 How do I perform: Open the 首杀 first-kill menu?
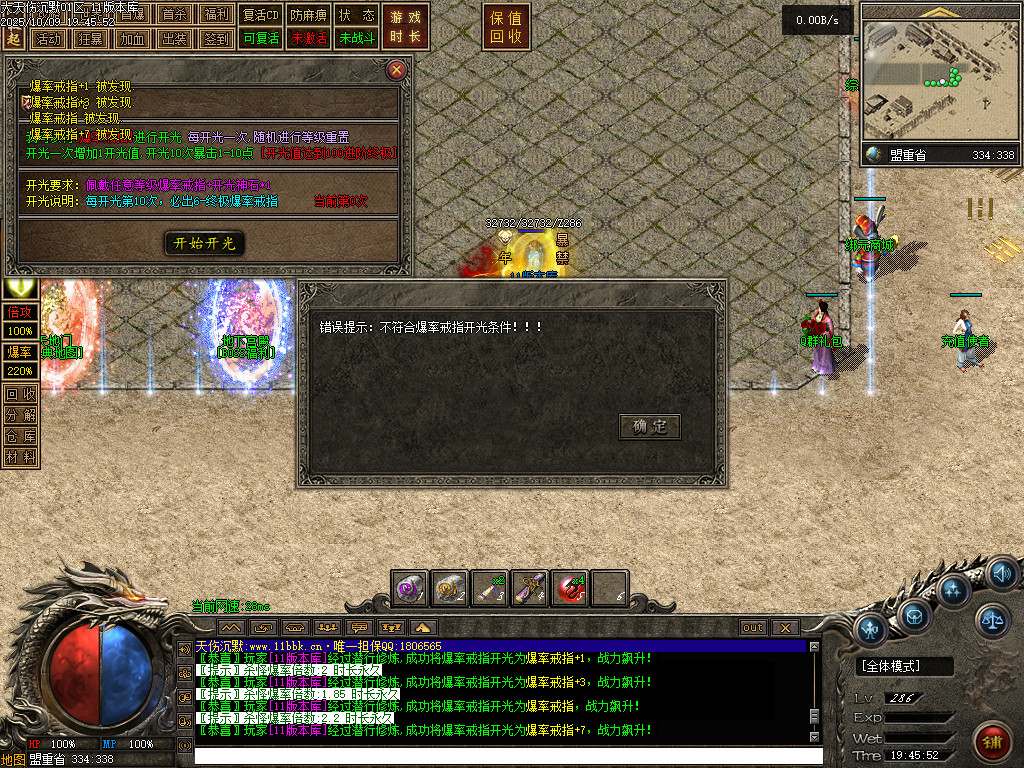(174, 15)
